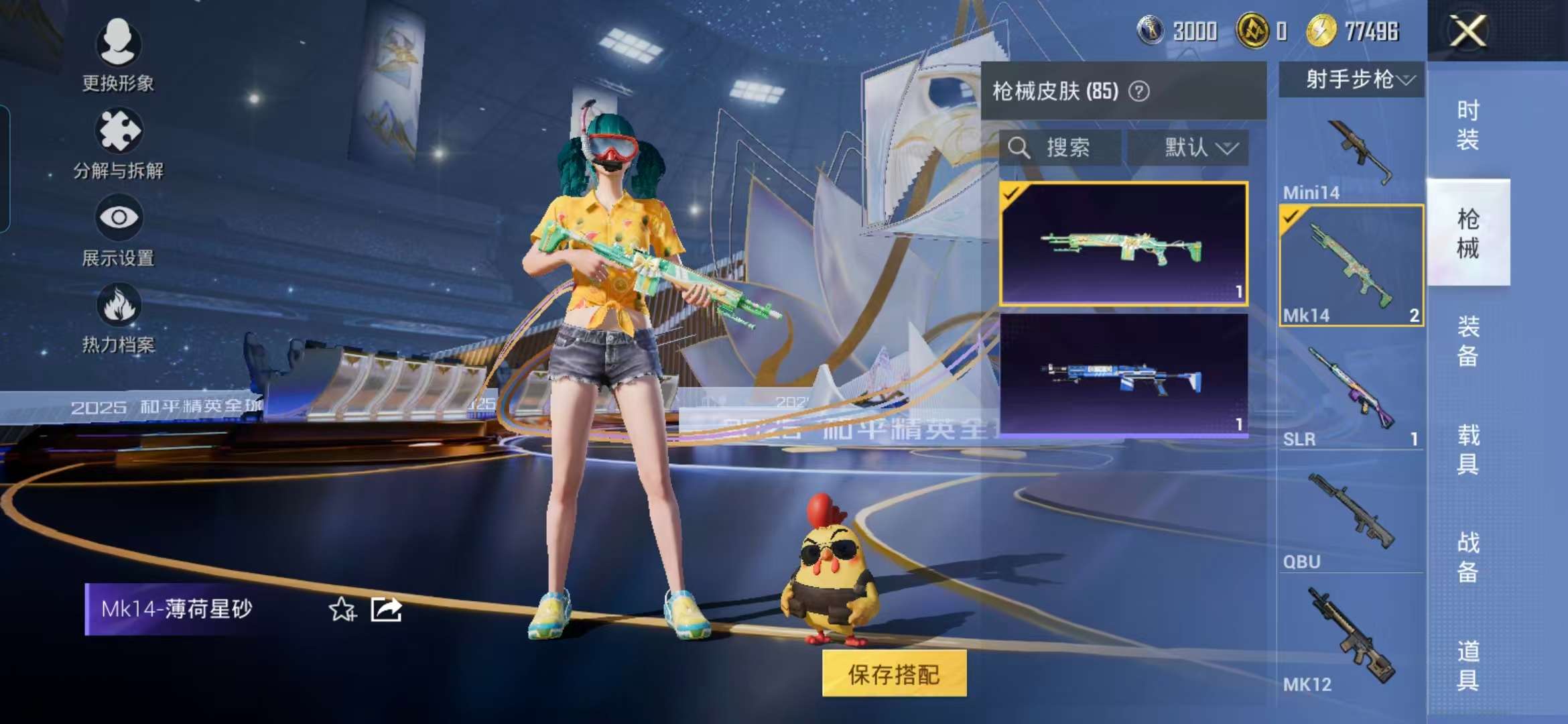Show help for 枪械皮肤 question mark
This screenshot has height=724, width=1568.
point(1139,91)
